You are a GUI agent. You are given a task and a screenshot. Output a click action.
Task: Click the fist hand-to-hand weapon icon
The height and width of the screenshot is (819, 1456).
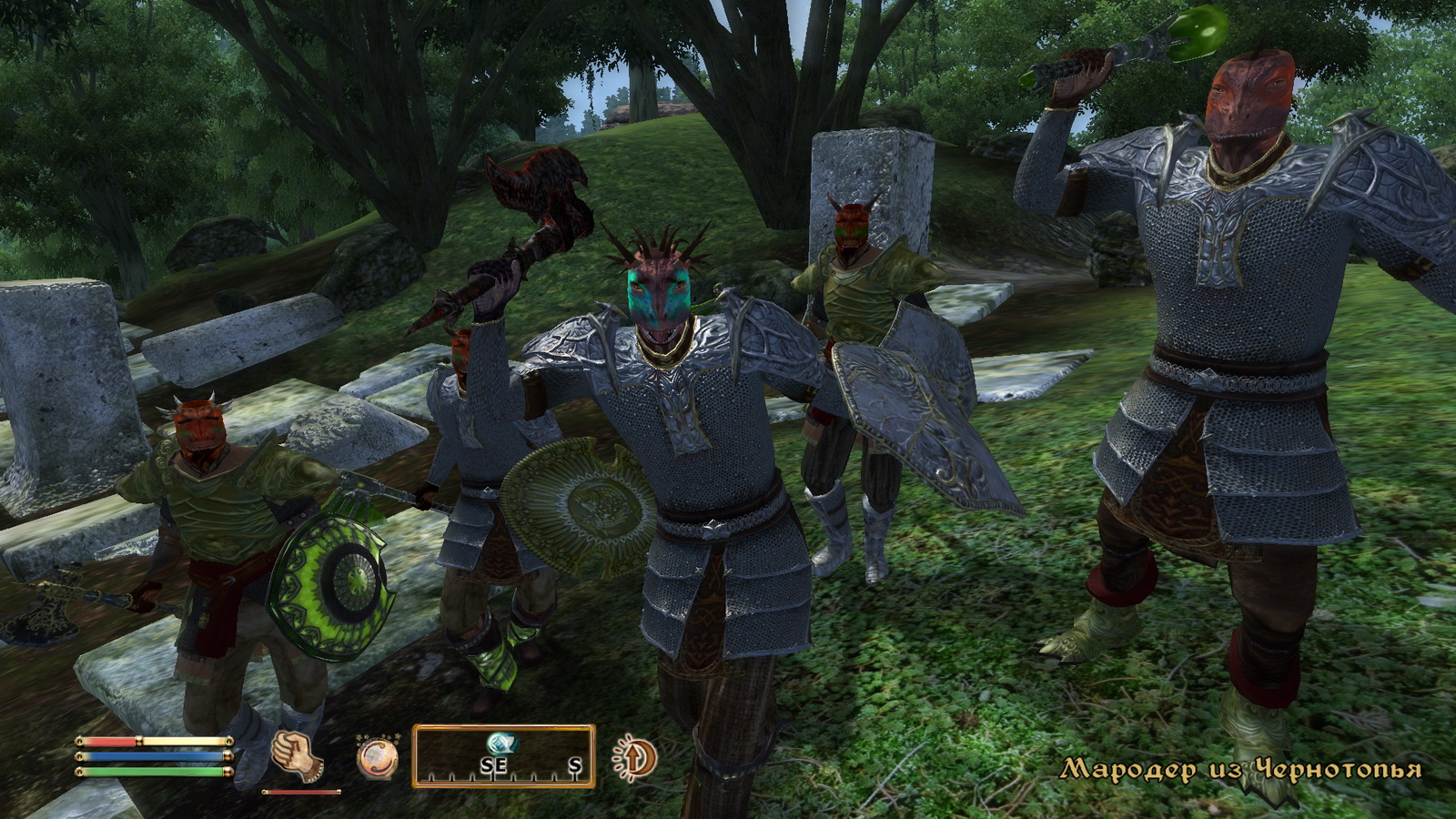297,755
